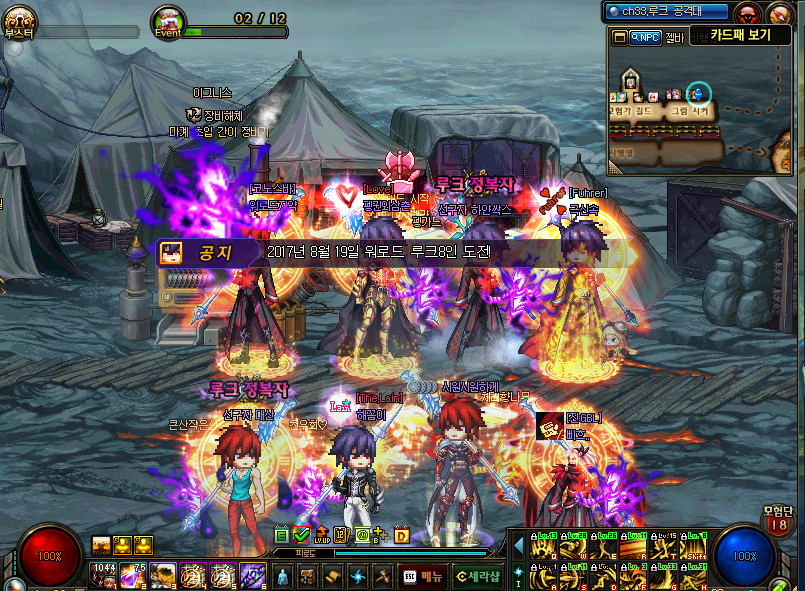Click the 공지 notice banner
Viewport: 805px width, 591px height.
click(330, 253)
